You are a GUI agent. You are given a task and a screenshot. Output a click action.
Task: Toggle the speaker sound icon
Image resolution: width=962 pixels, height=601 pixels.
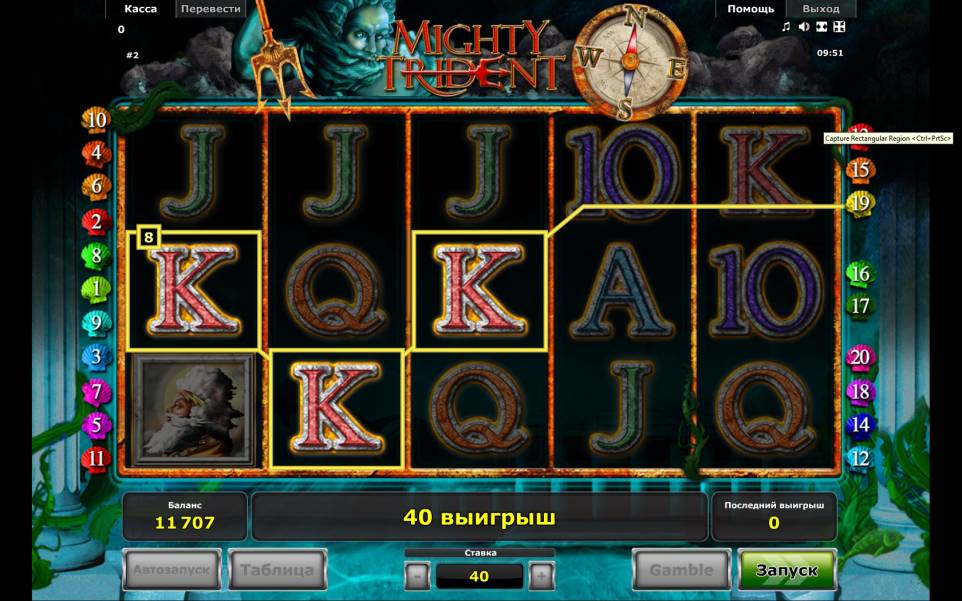click(x=804, y=27)
